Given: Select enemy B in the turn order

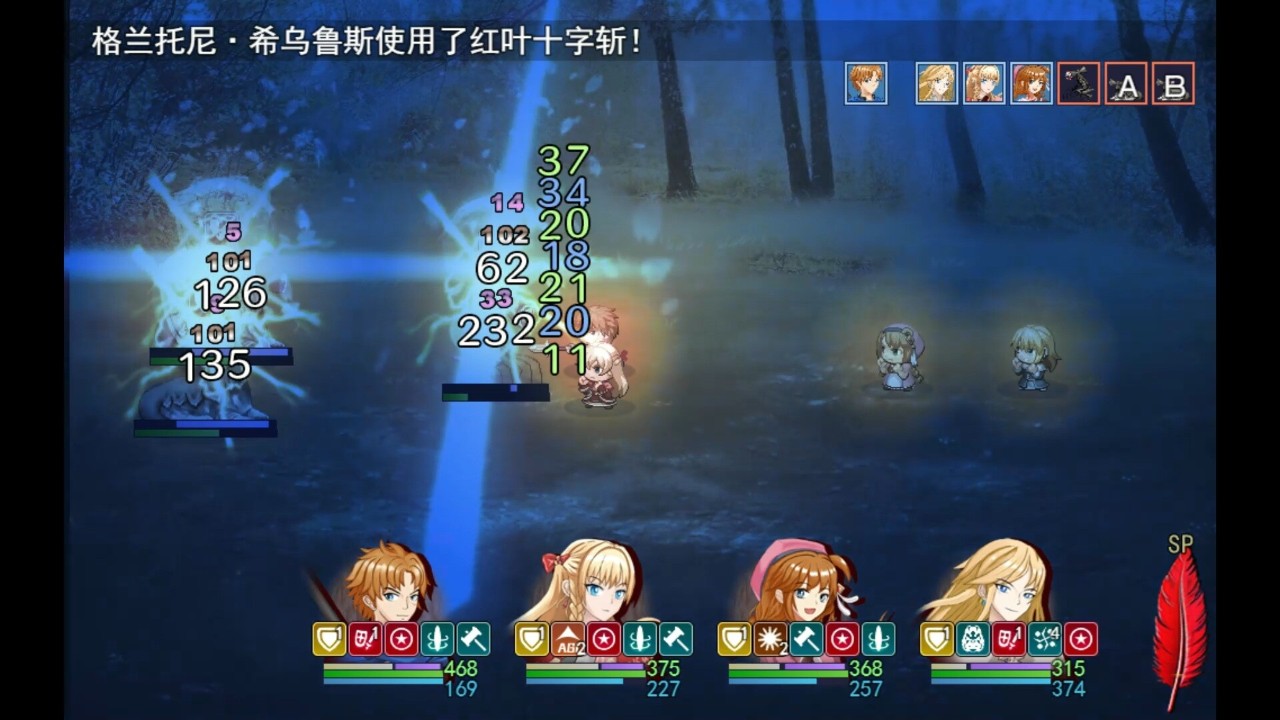Looking at the screenshot, I should 1173,84.
